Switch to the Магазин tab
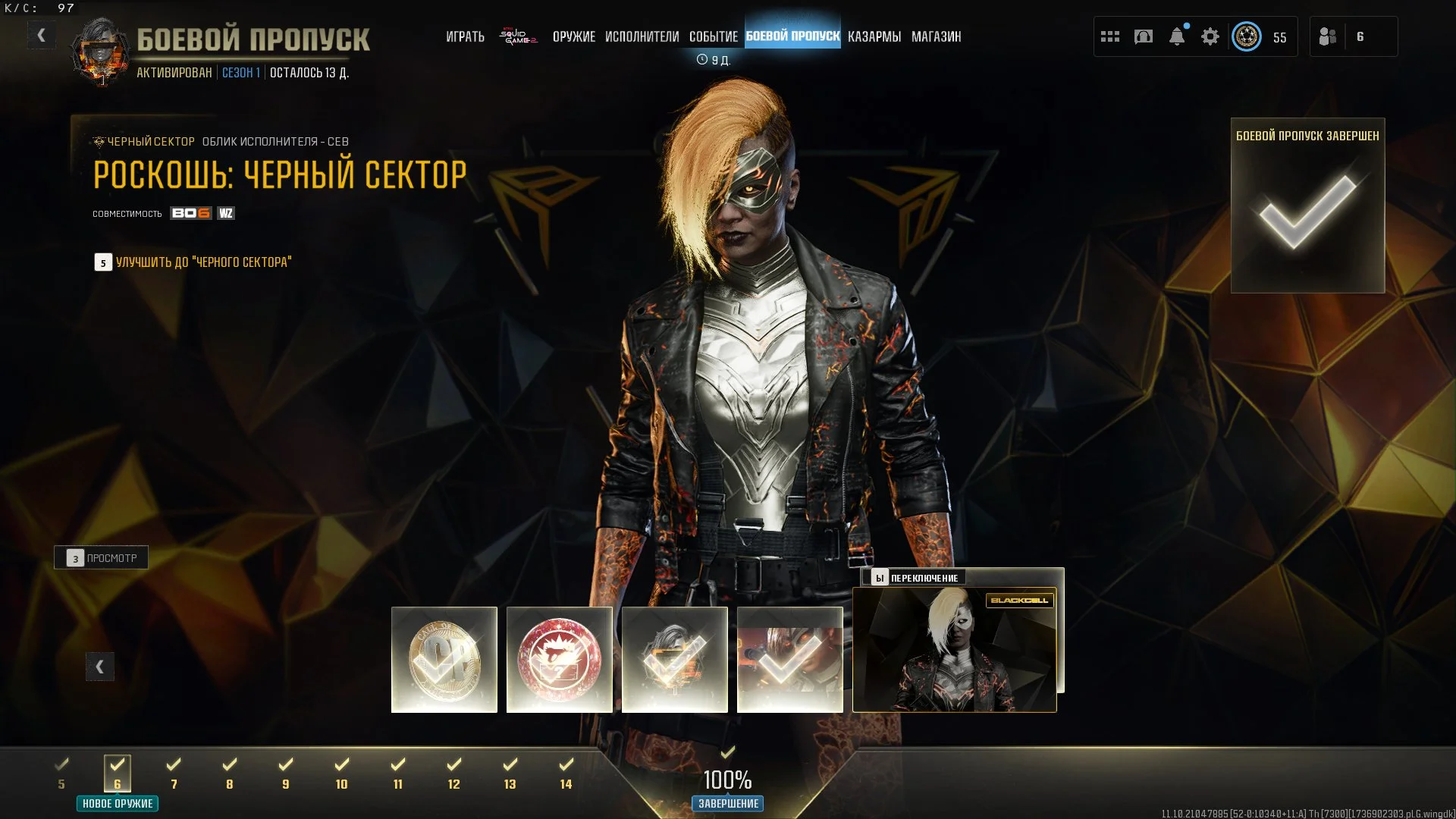The width and height of the screenshot is (1456, 819). (937, 36)
